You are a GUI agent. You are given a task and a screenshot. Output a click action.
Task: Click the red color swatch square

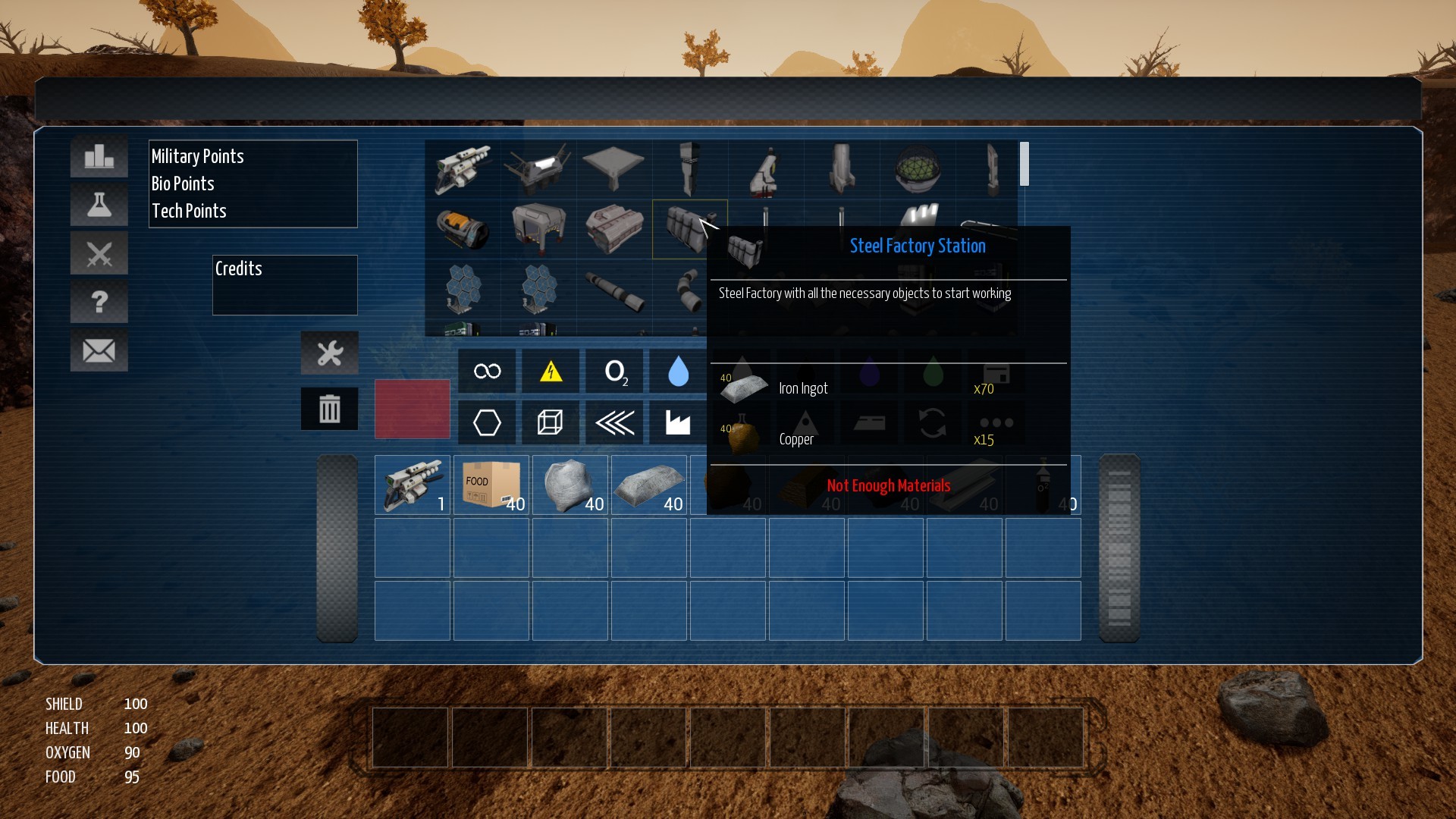413,409
